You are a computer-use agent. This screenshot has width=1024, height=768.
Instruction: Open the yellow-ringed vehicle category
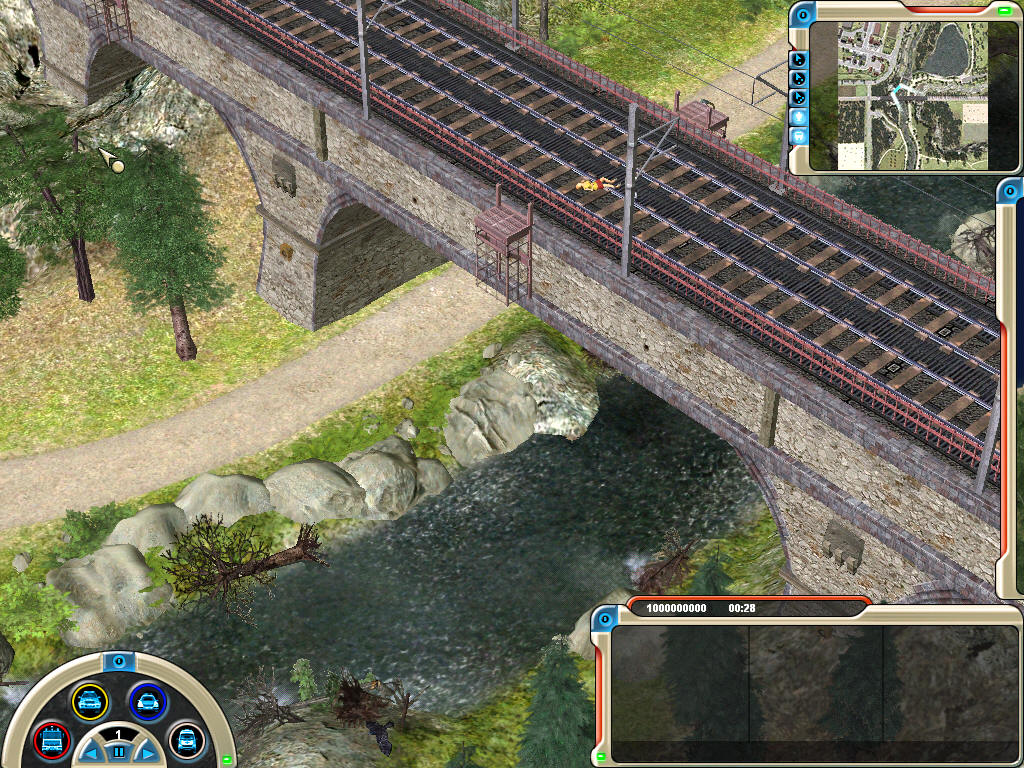coord(90,701)
